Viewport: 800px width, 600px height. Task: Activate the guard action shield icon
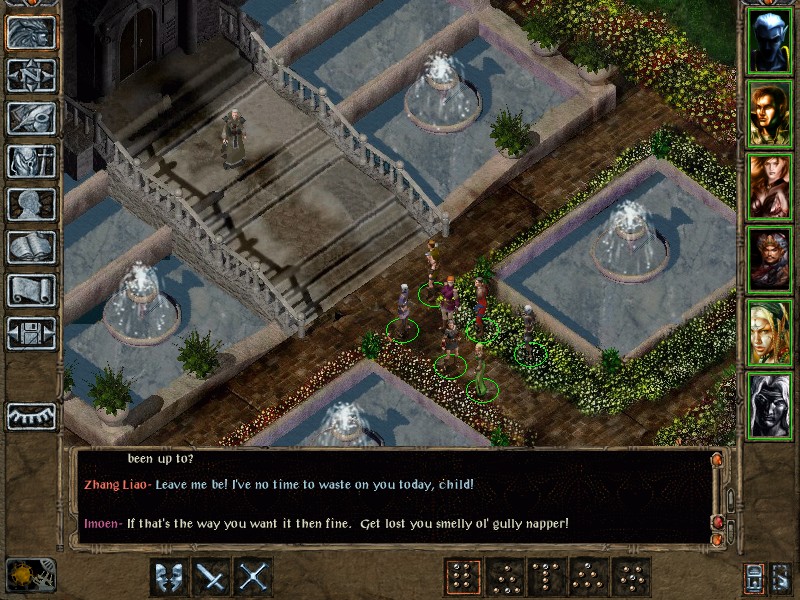coord(170,577)
